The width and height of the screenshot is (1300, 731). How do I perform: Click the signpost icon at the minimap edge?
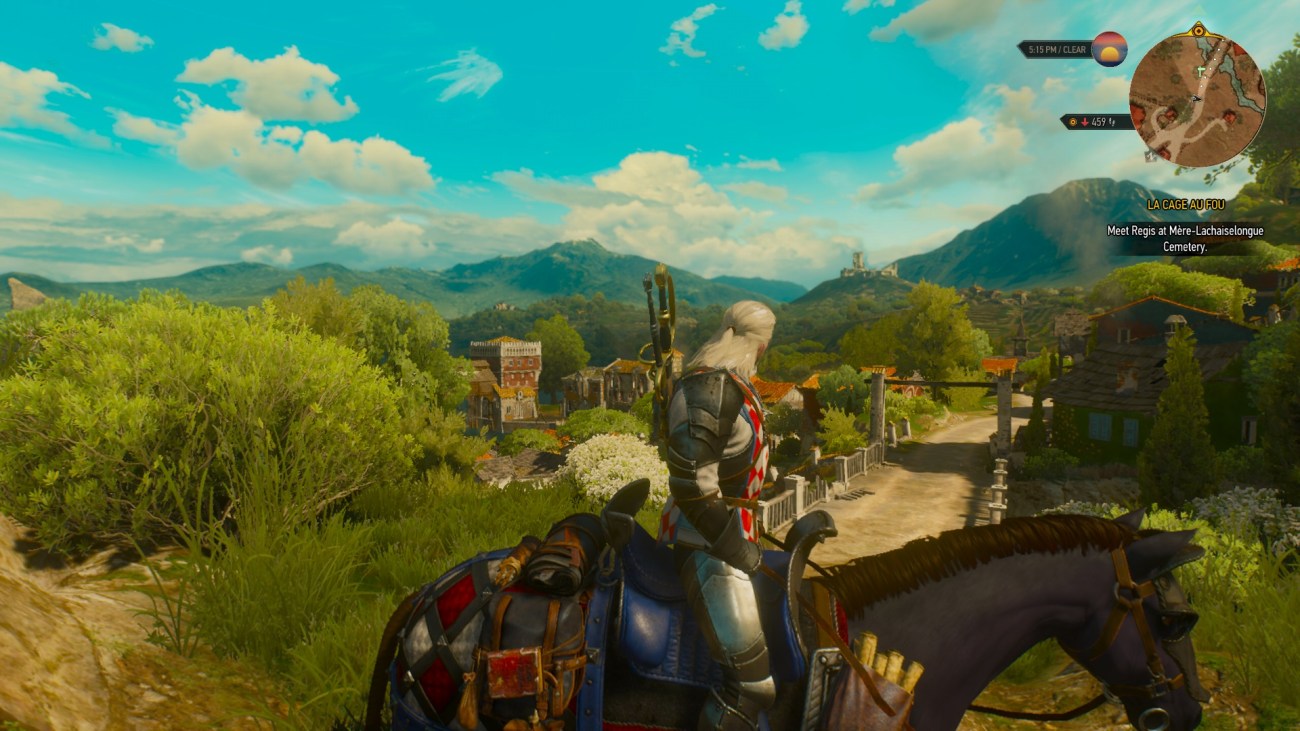(1151, 156)
